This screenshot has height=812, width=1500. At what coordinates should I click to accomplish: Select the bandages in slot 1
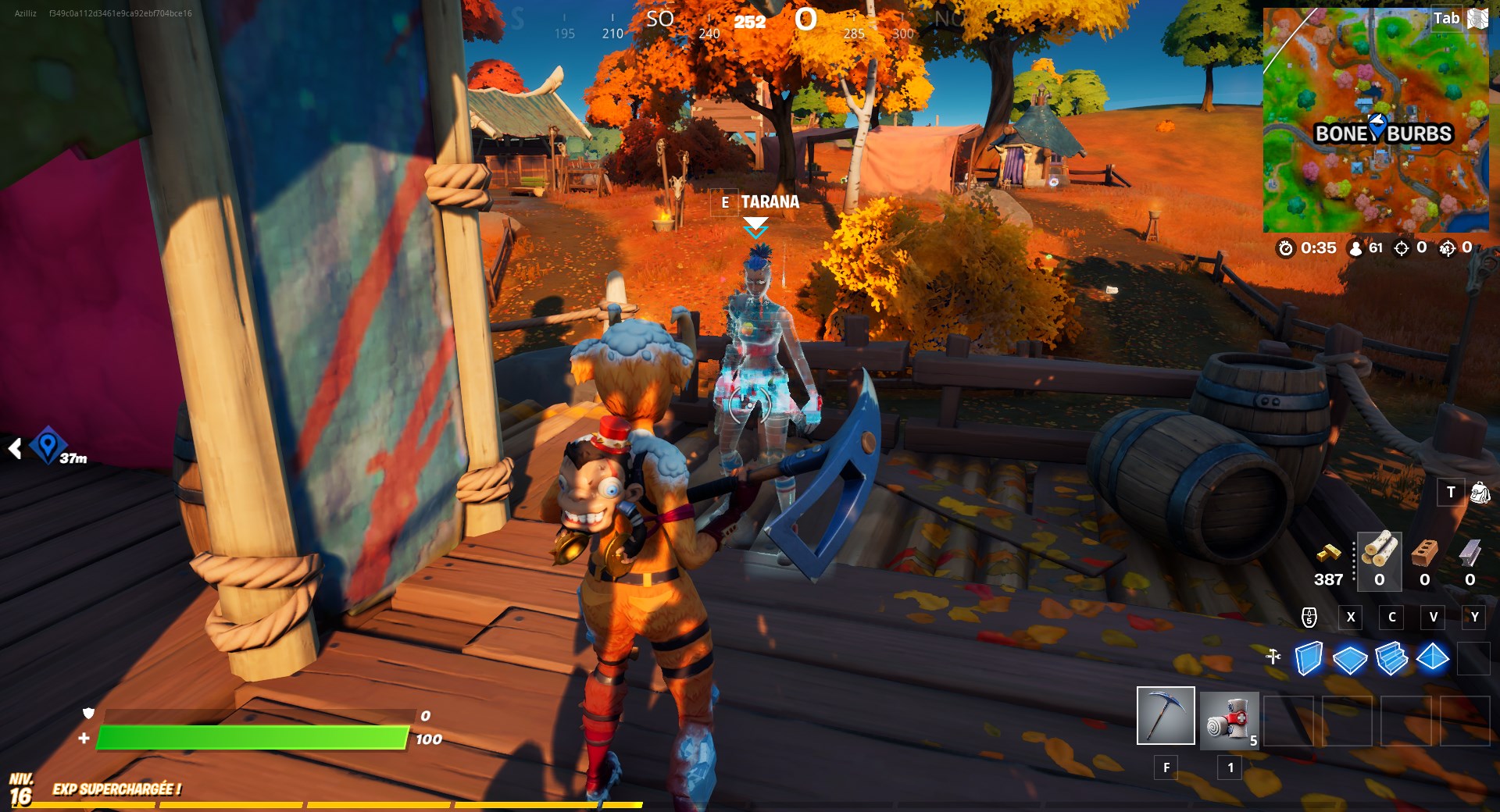pyautogui.click(x=1228, y=718)
